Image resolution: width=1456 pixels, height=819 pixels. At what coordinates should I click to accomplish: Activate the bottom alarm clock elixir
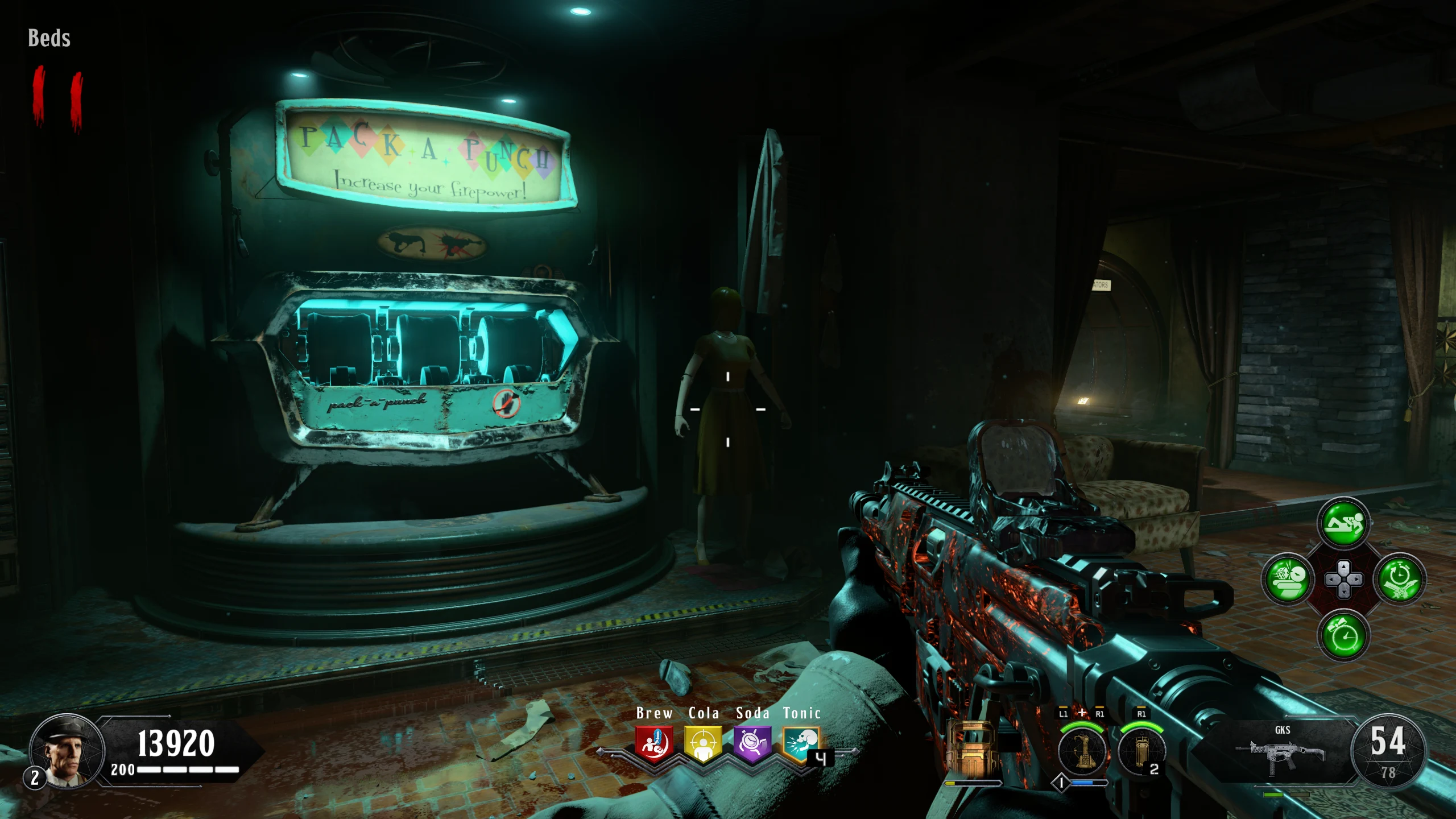[x=1343, y=635]
